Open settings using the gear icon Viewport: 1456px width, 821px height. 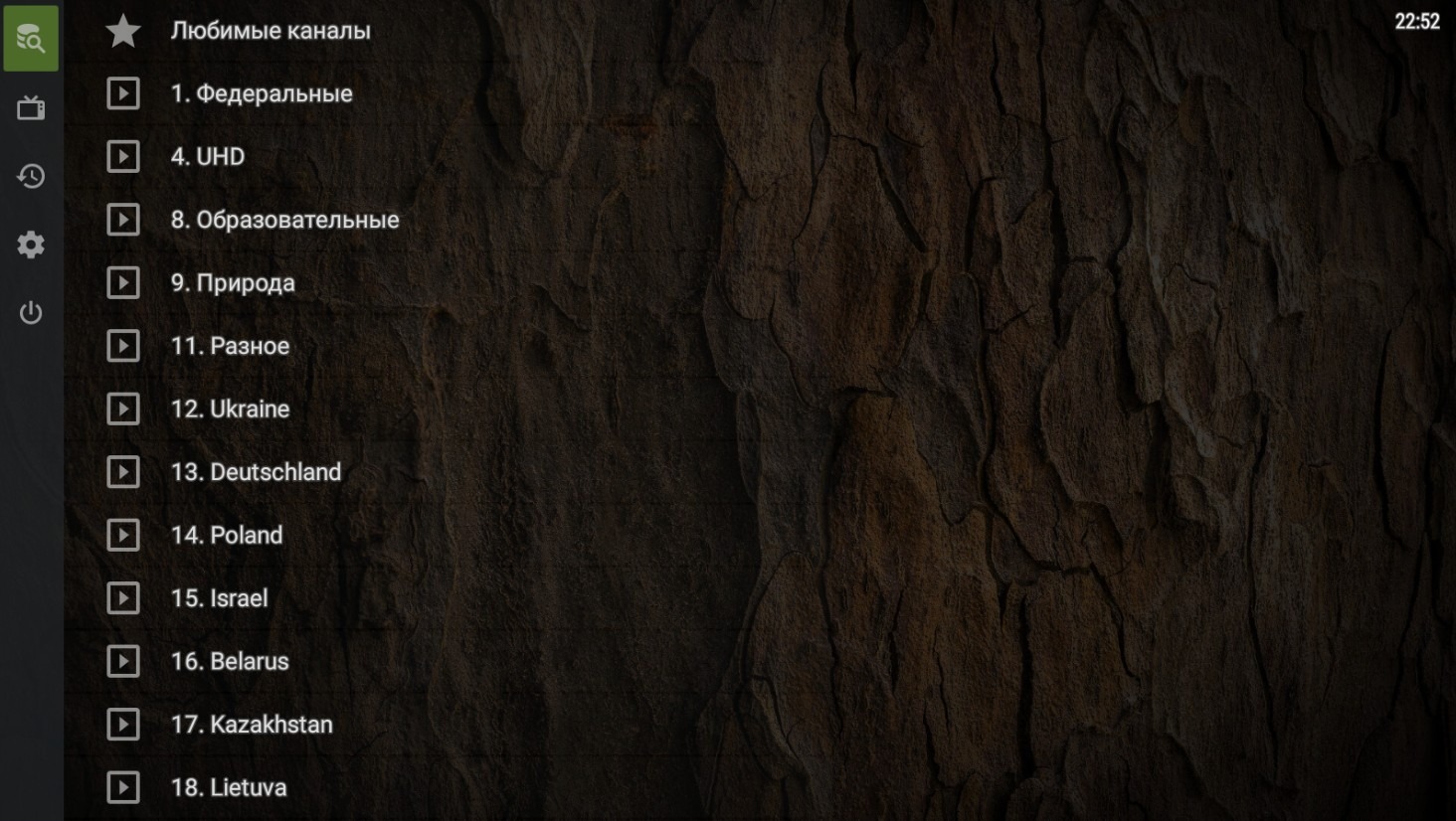click(31, 244)
